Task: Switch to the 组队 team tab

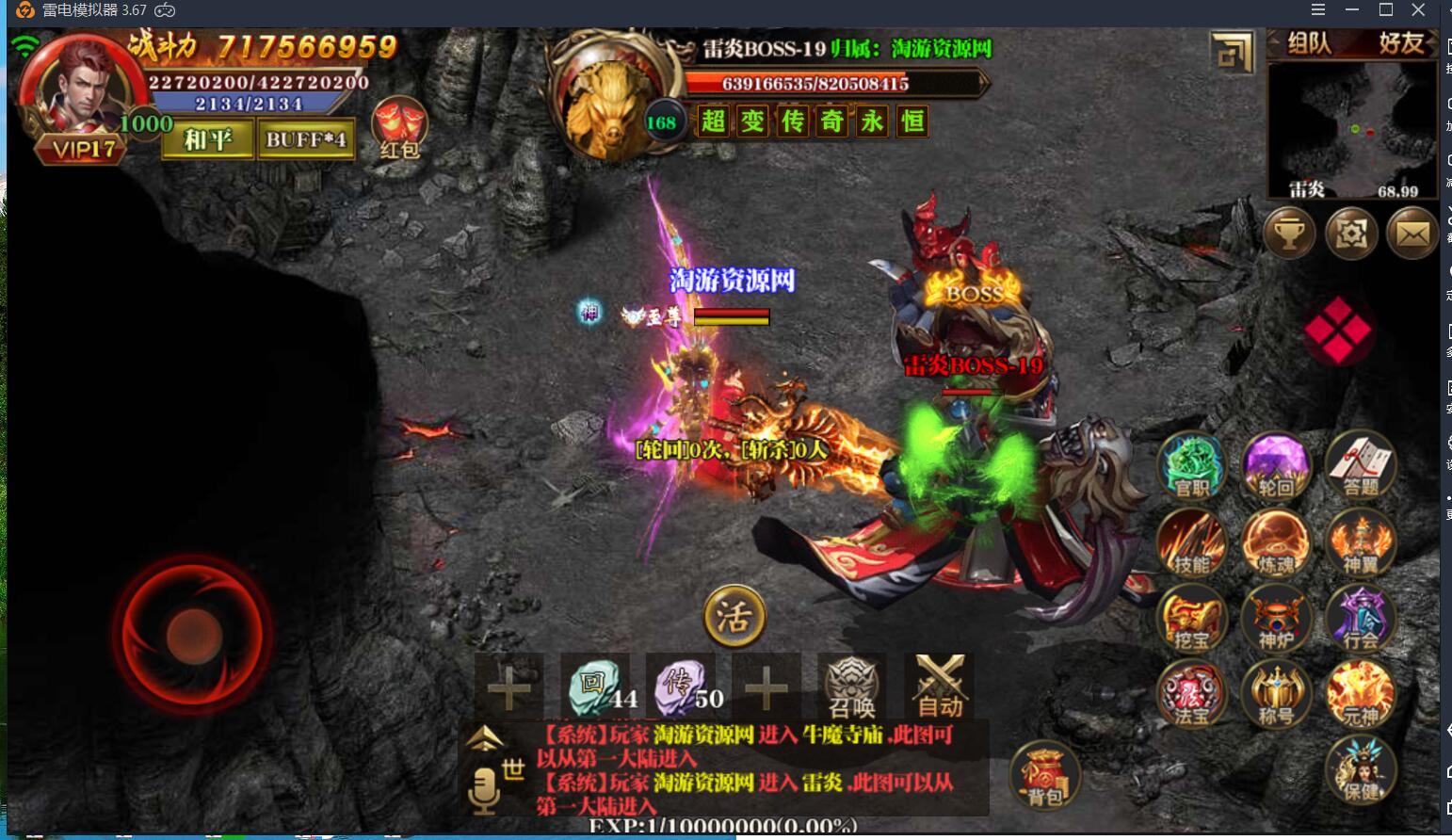Action: (x=1309, y=43)
